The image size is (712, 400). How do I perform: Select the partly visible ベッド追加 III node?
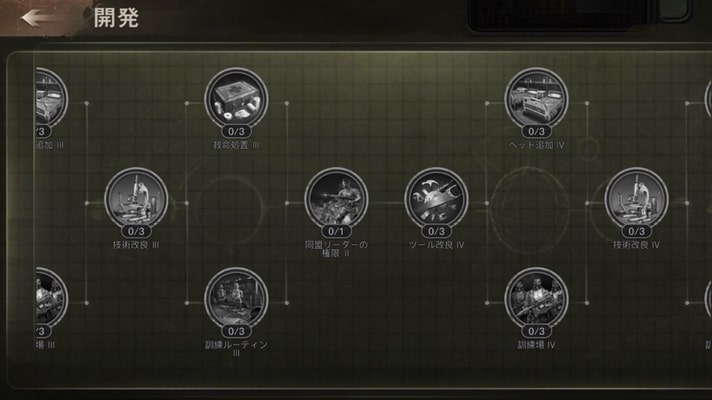[48, 99]
